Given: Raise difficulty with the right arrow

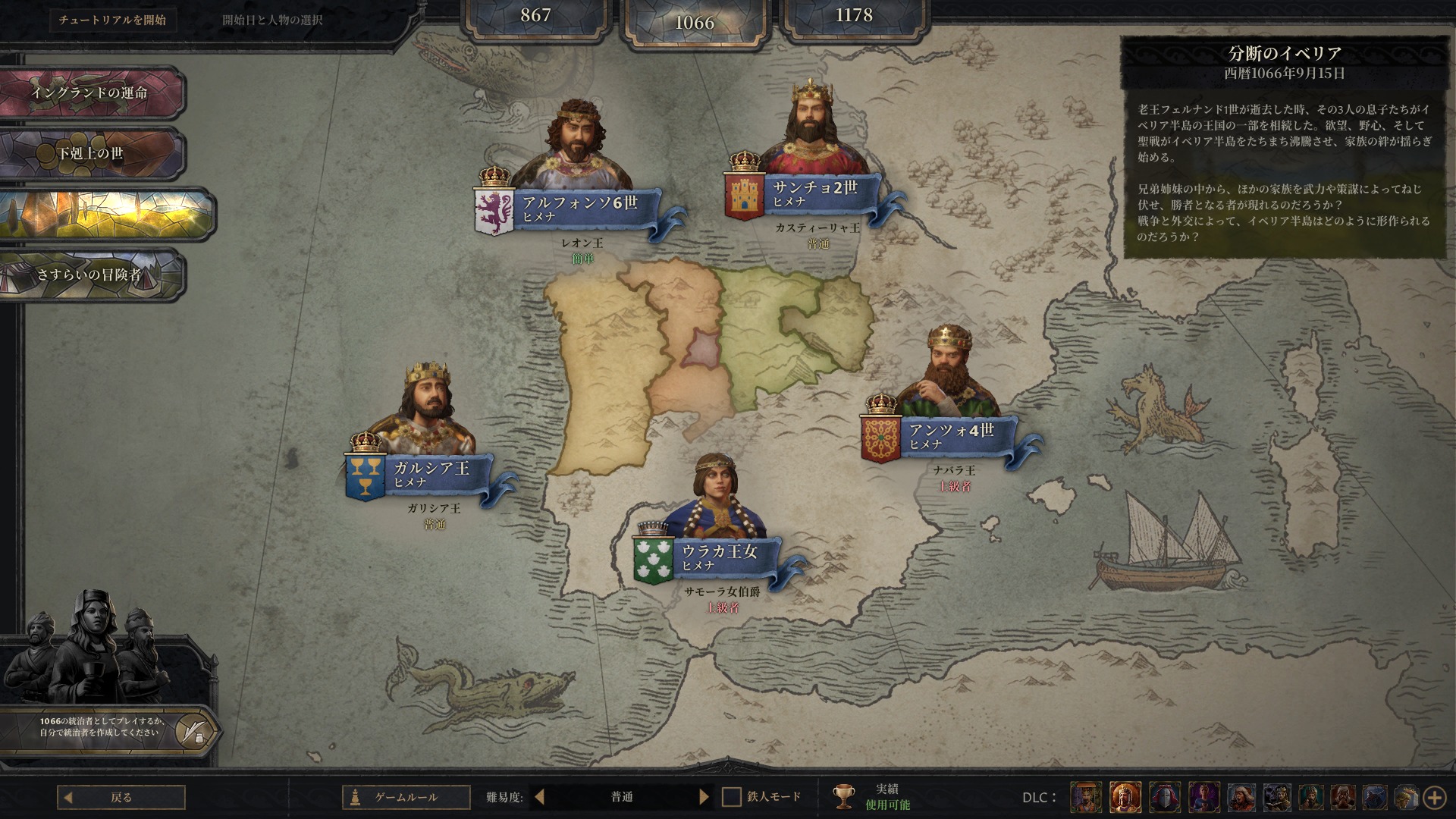Looking at the screenshot, I should (x=704, y=797).
